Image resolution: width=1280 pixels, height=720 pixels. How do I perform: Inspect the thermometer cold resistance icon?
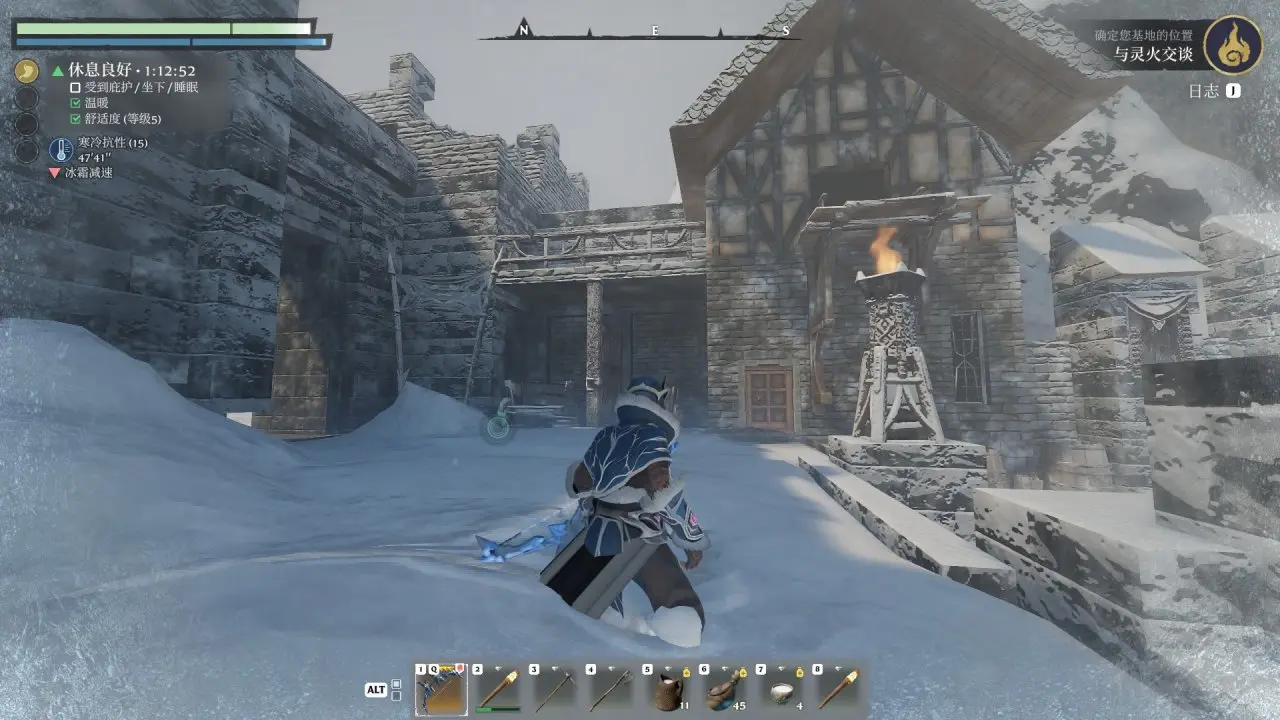61,150
